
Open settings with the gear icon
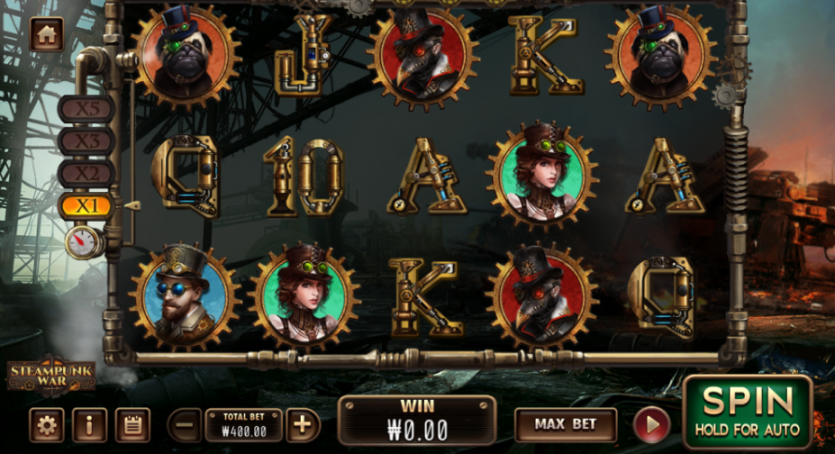coord(46,425)
